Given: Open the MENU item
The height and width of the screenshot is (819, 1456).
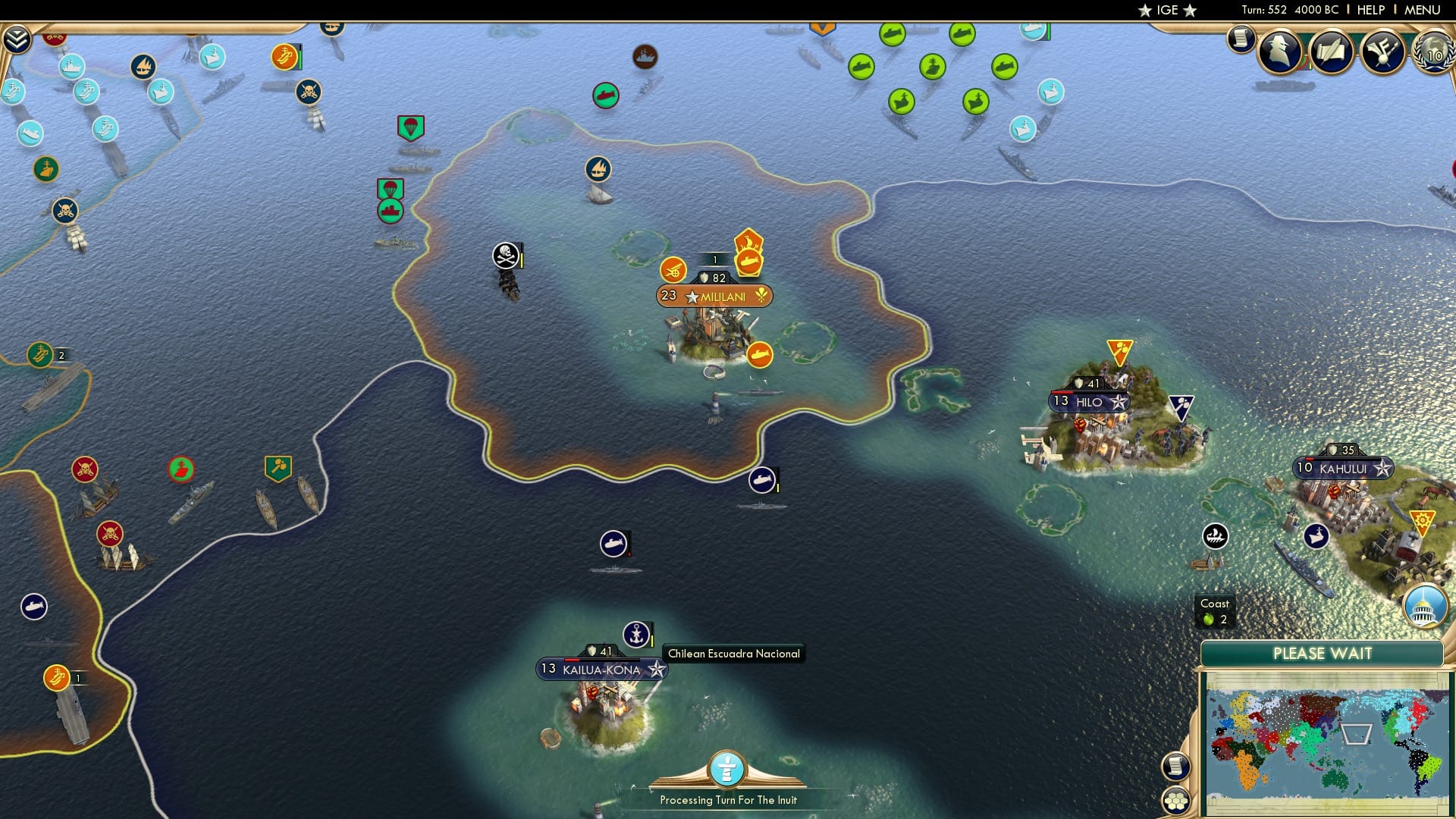Looking at the screenshot, I should [1421, 10].
